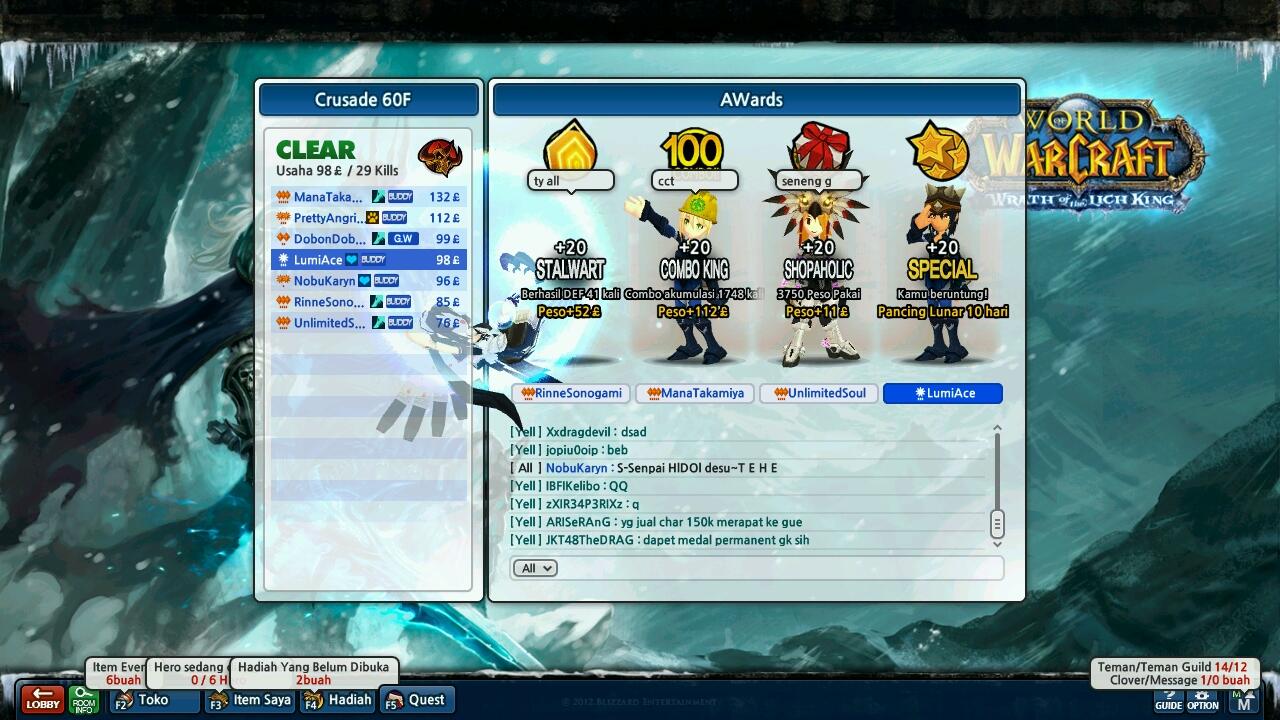
Task: Open the Guide question mark icon
Action: [x=1168, y=698]
